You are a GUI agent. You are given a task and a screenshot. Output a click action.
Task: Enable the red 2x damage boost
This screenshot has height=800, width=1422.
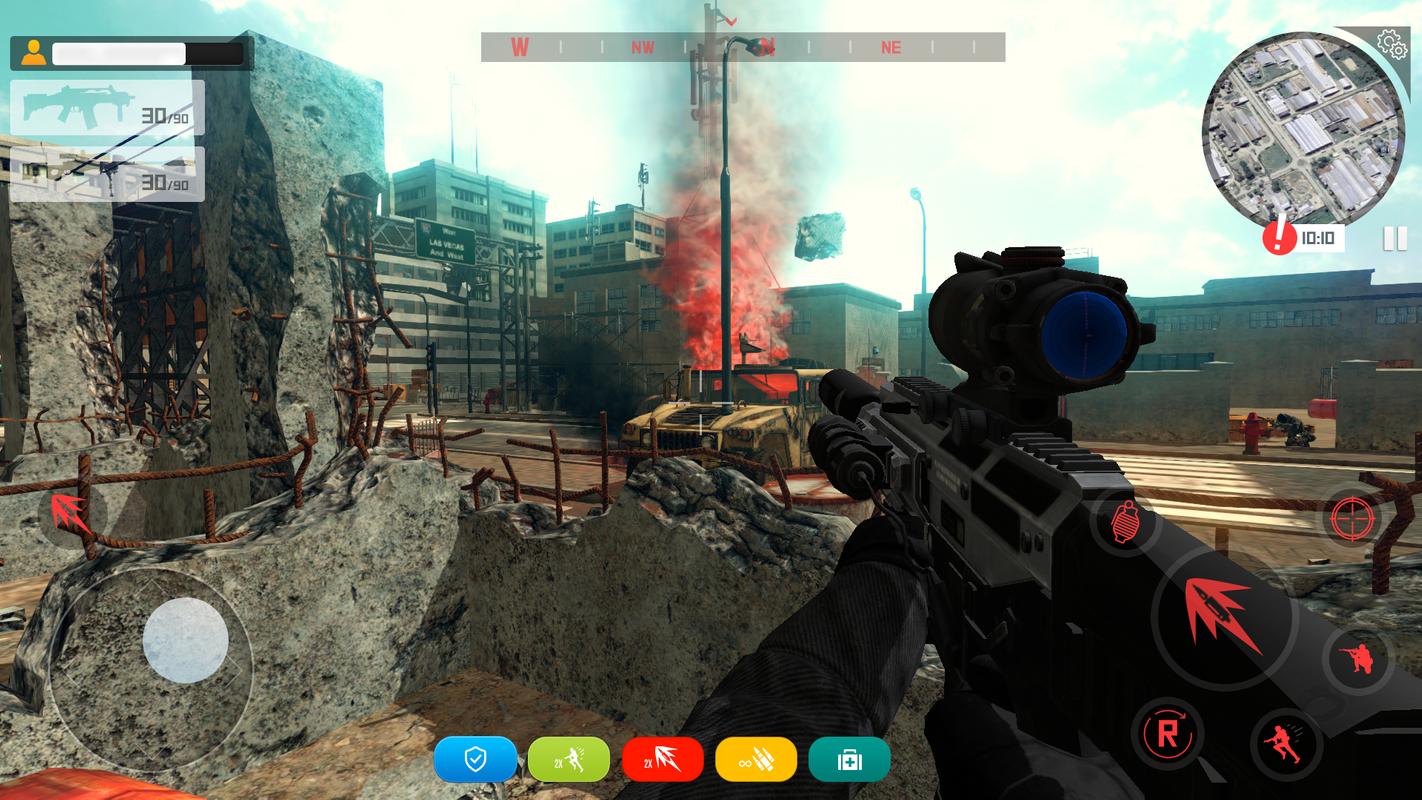click(x=663, y=760)
